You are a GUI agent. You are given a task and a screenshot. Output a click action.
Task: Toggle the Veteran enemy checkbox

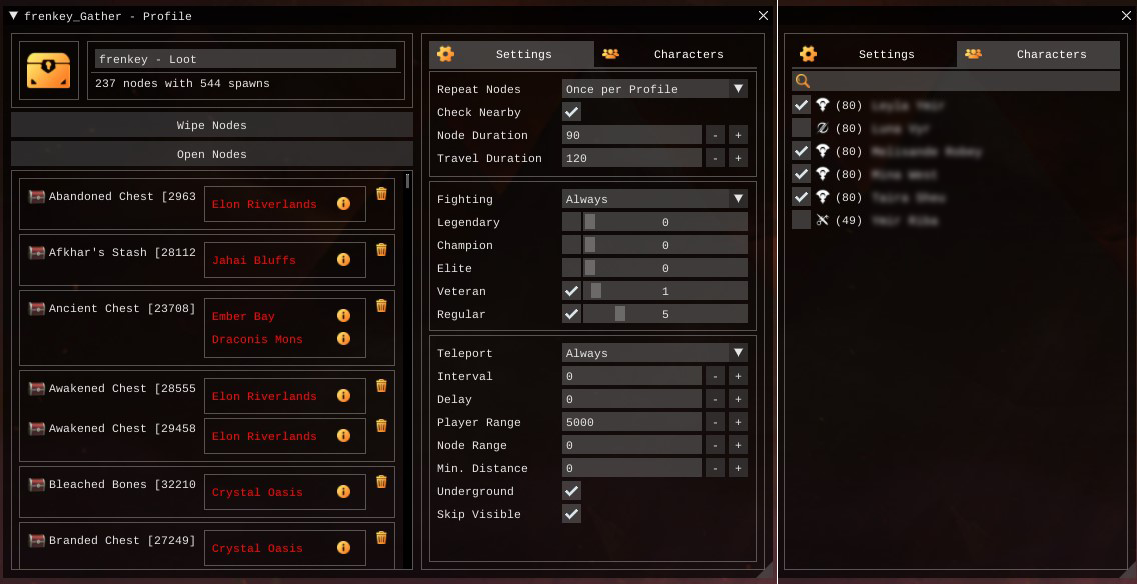pos(572,291)
